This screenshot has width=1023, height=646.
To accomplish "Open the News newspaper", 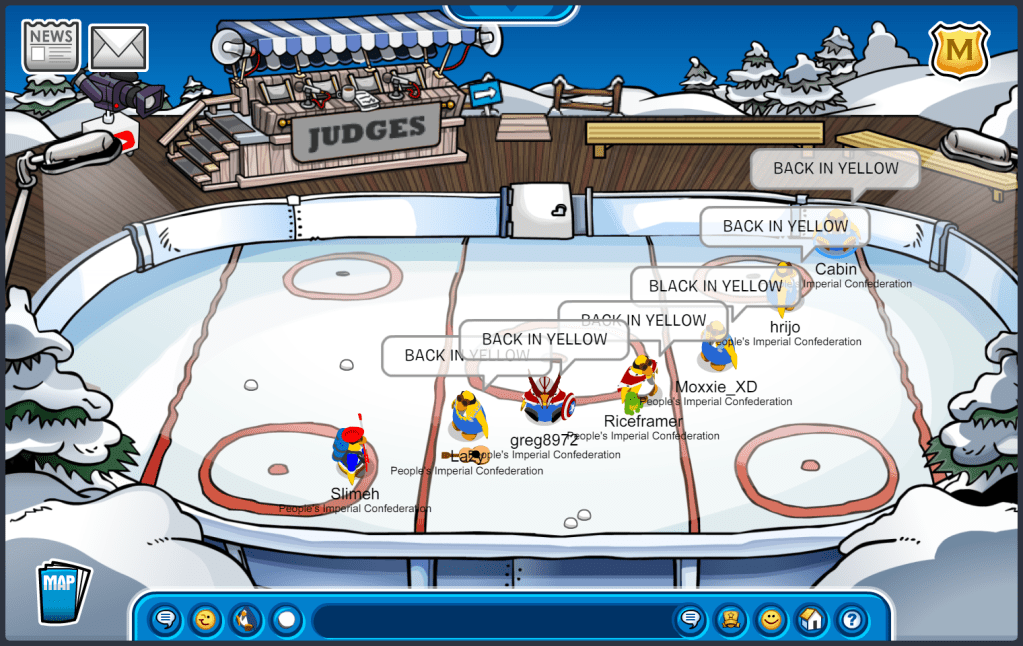I will pos(51,46).
